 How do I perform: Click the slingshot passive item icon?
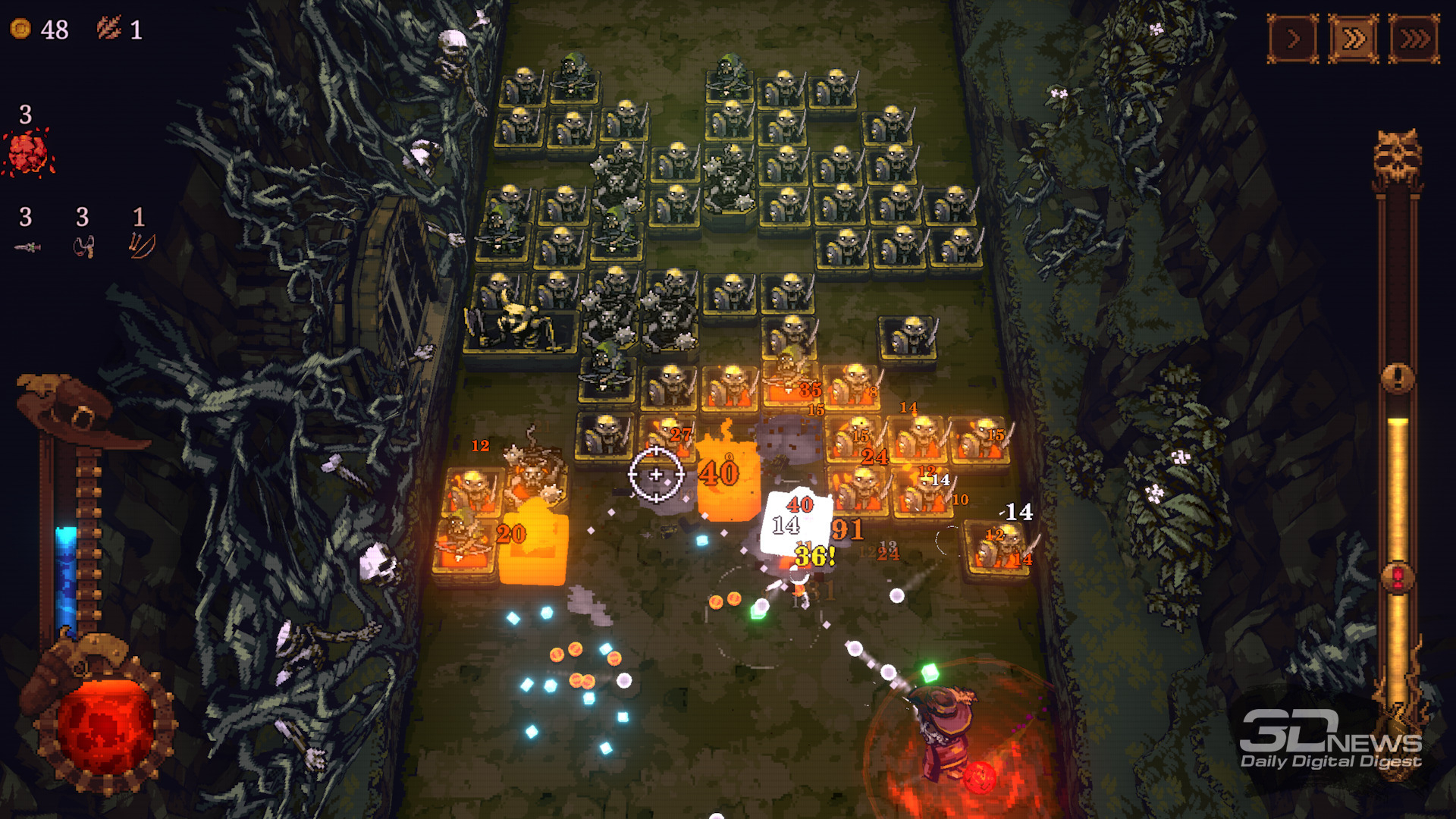pos(83,247)
